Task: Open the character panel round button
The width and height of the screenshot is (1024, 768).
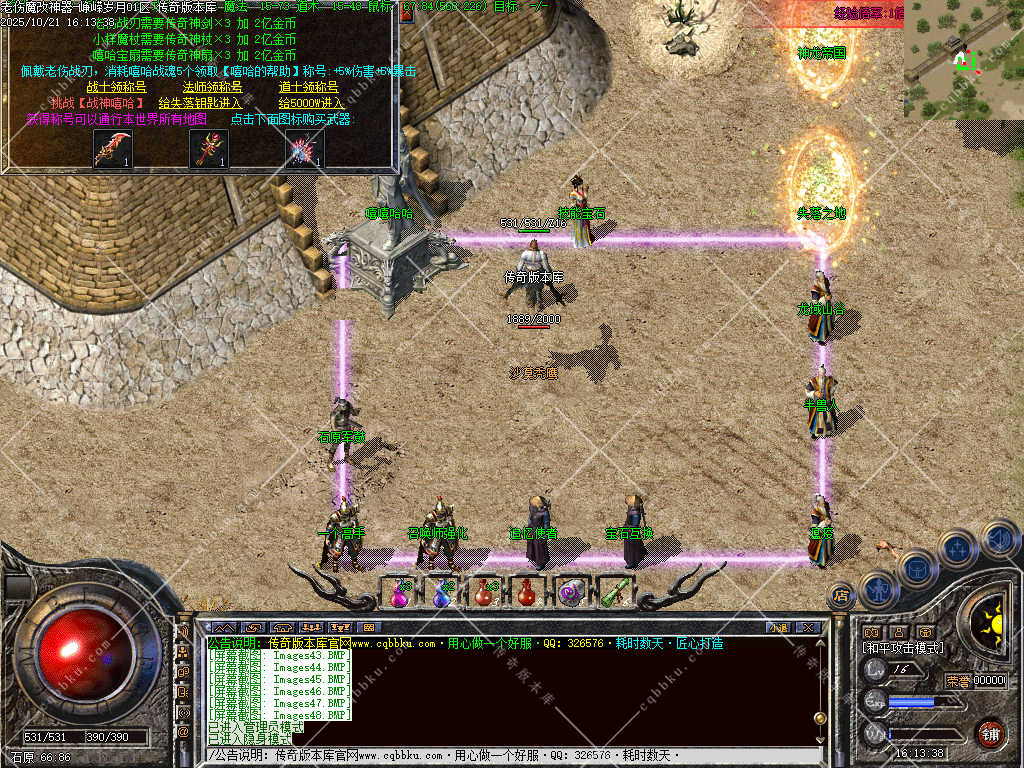Action: [x=878, y=587]
